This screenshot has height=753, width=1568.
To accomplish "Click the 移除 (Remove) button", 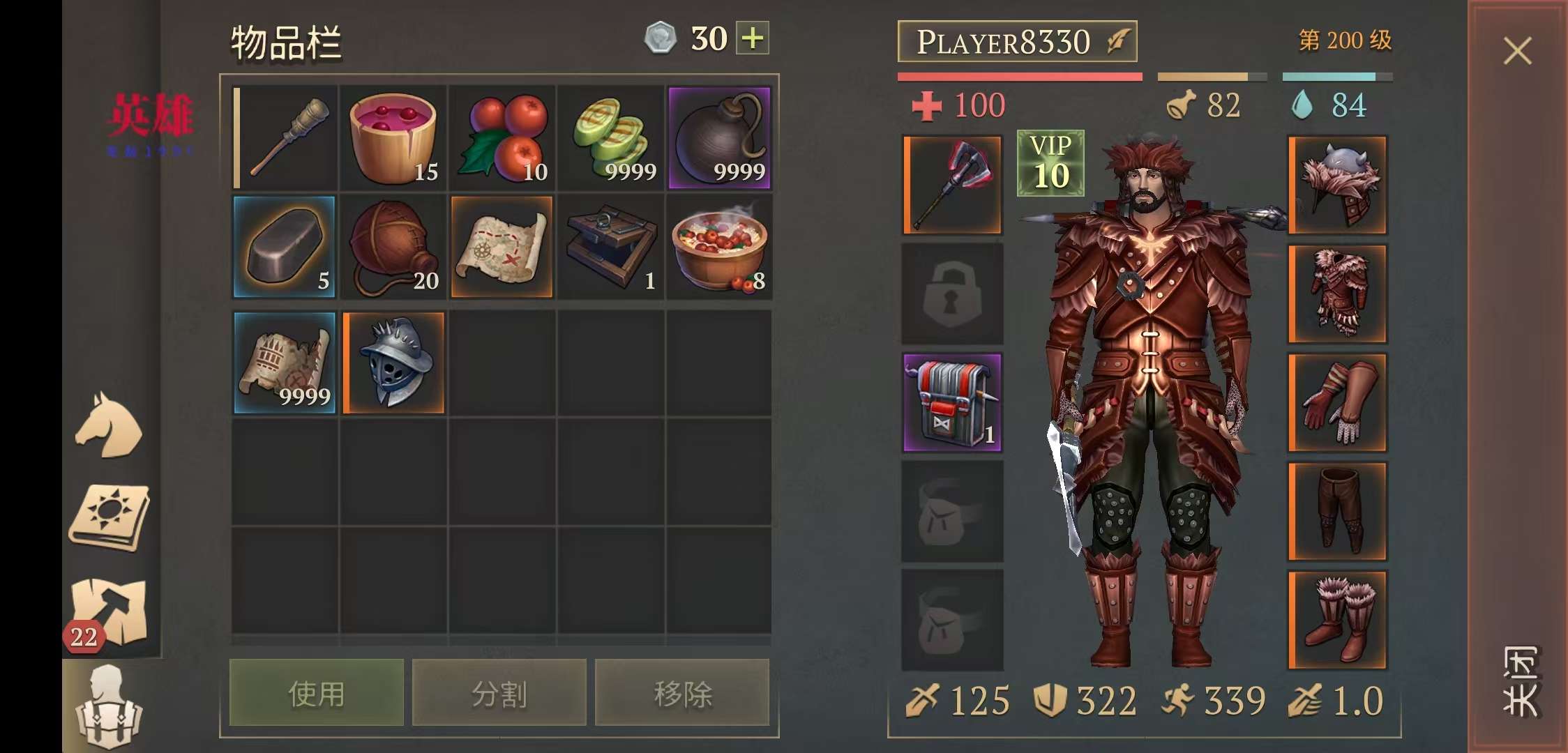I will 682,694.
